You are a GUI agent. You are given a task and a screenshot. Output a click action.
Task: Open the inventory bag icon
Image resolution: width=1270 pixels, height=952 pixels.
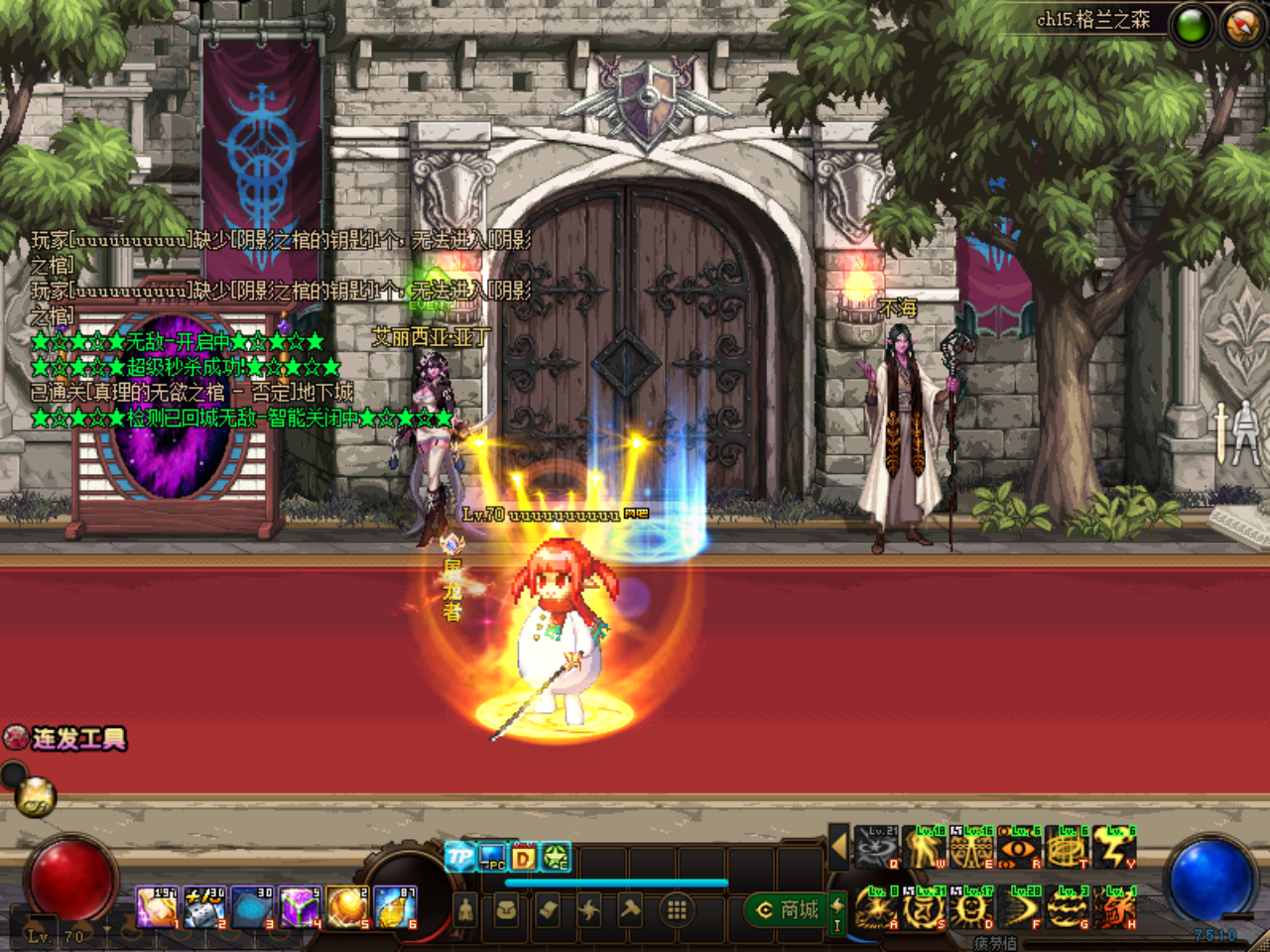pos(507,910)
